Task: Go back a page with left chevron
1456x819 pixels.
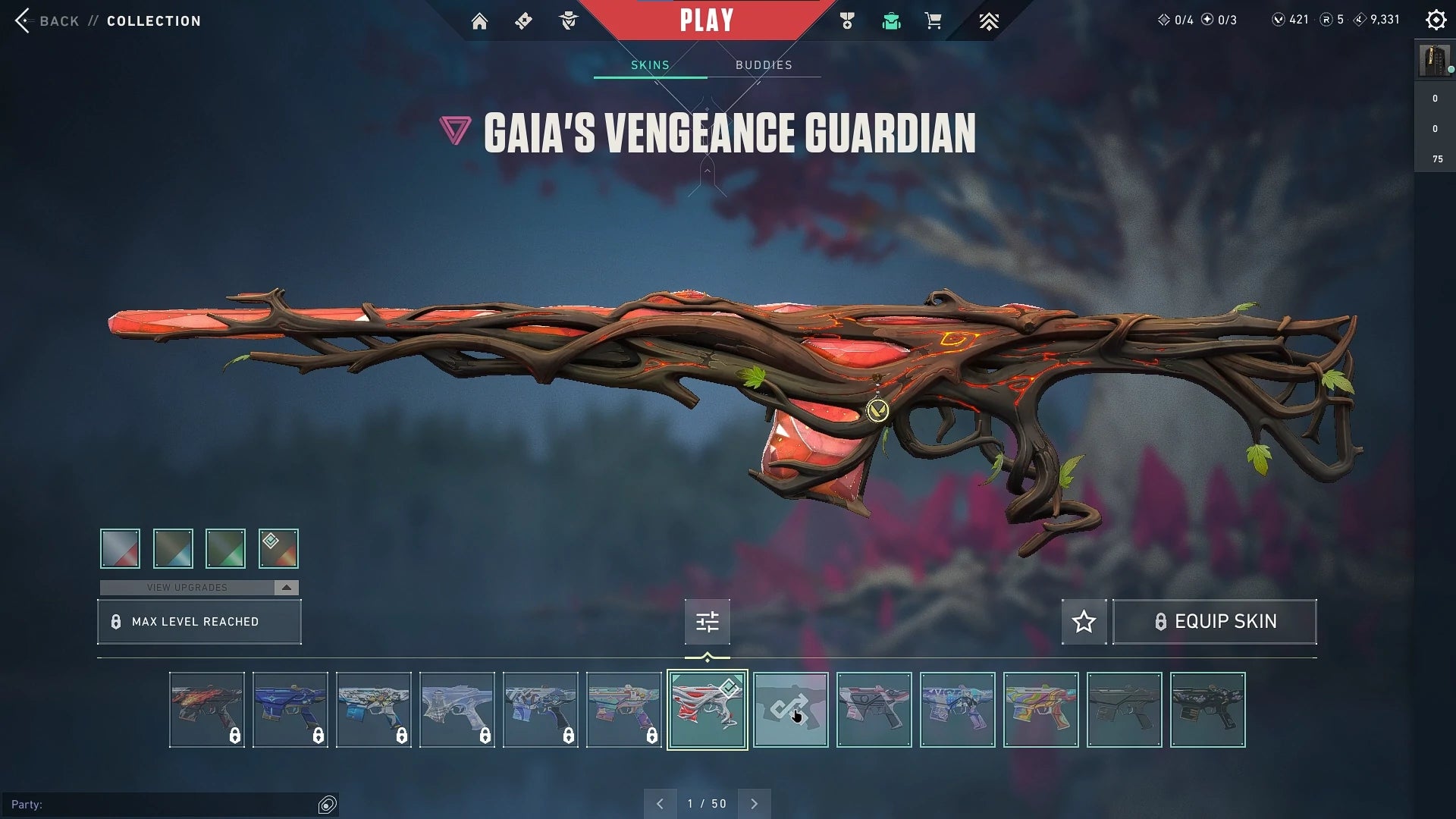Action: [x=660, y=803]
